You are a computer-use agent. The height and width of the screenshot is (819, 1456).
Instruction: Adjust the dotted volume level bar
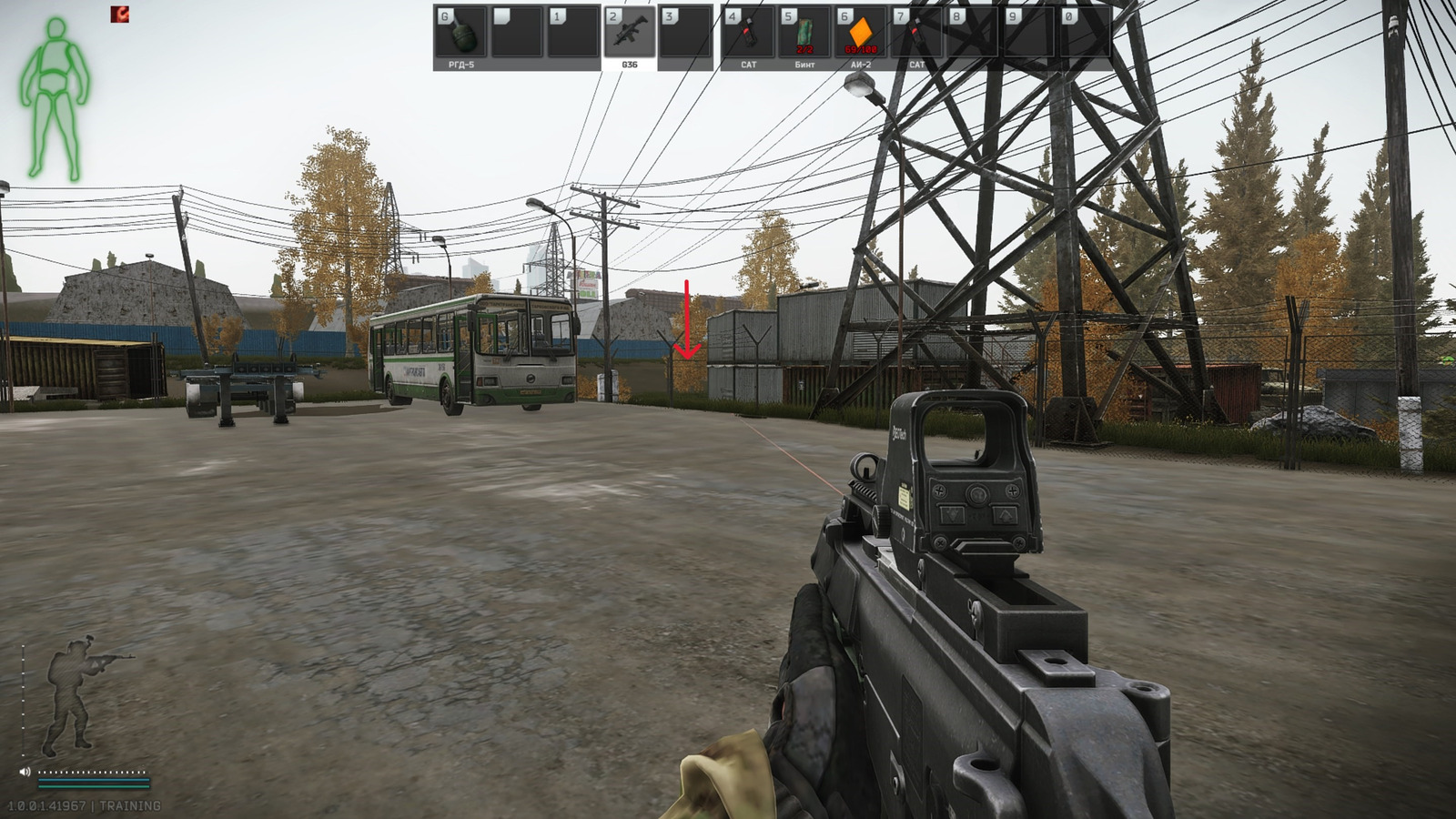pyautogui.click(x=92, y=771)
